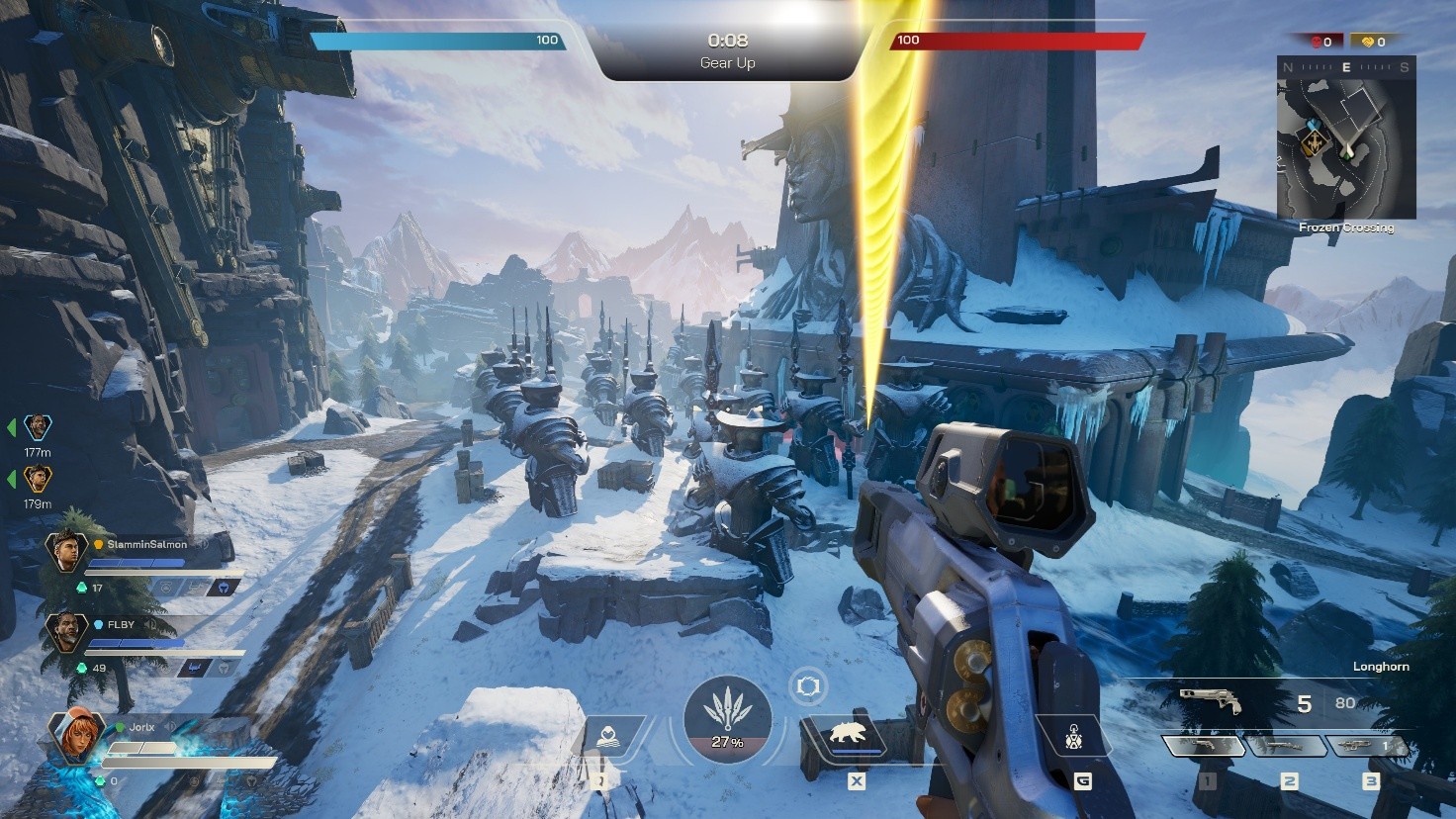Select teammate SlamminSalmon's portrait
The image size is (1456, 819).
[66, 550]
